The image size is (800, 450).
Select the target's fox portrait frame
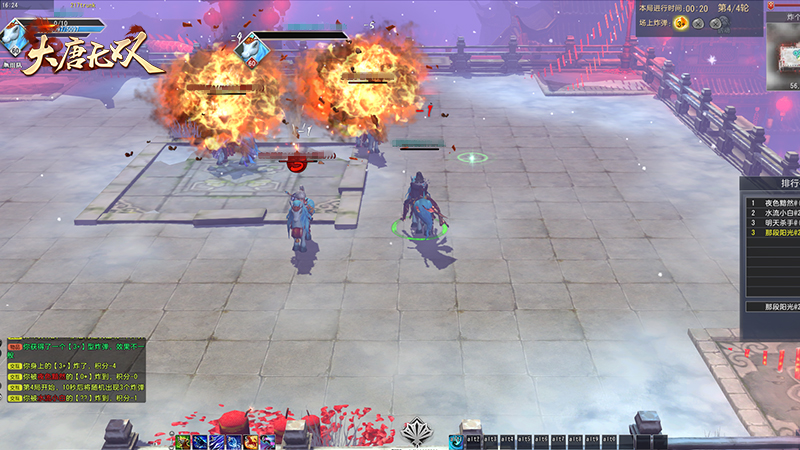250,46
